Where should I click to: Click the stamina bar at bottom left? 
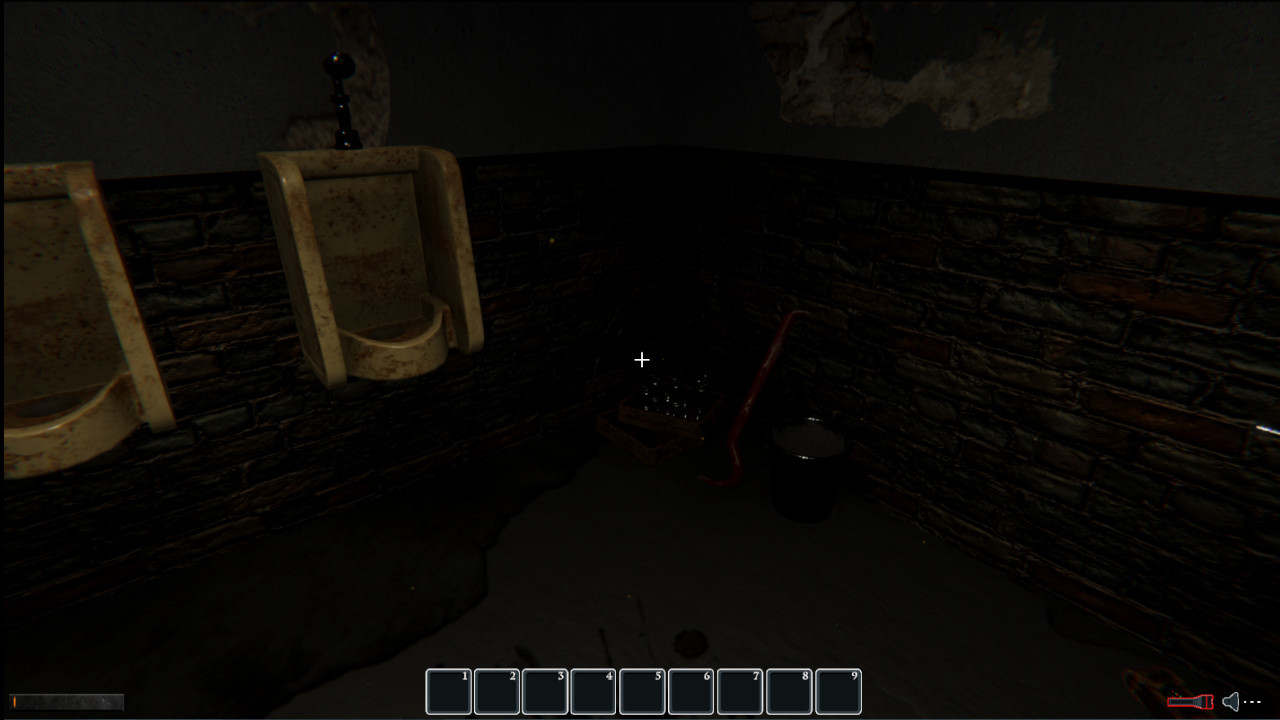[x=65, y=701]
